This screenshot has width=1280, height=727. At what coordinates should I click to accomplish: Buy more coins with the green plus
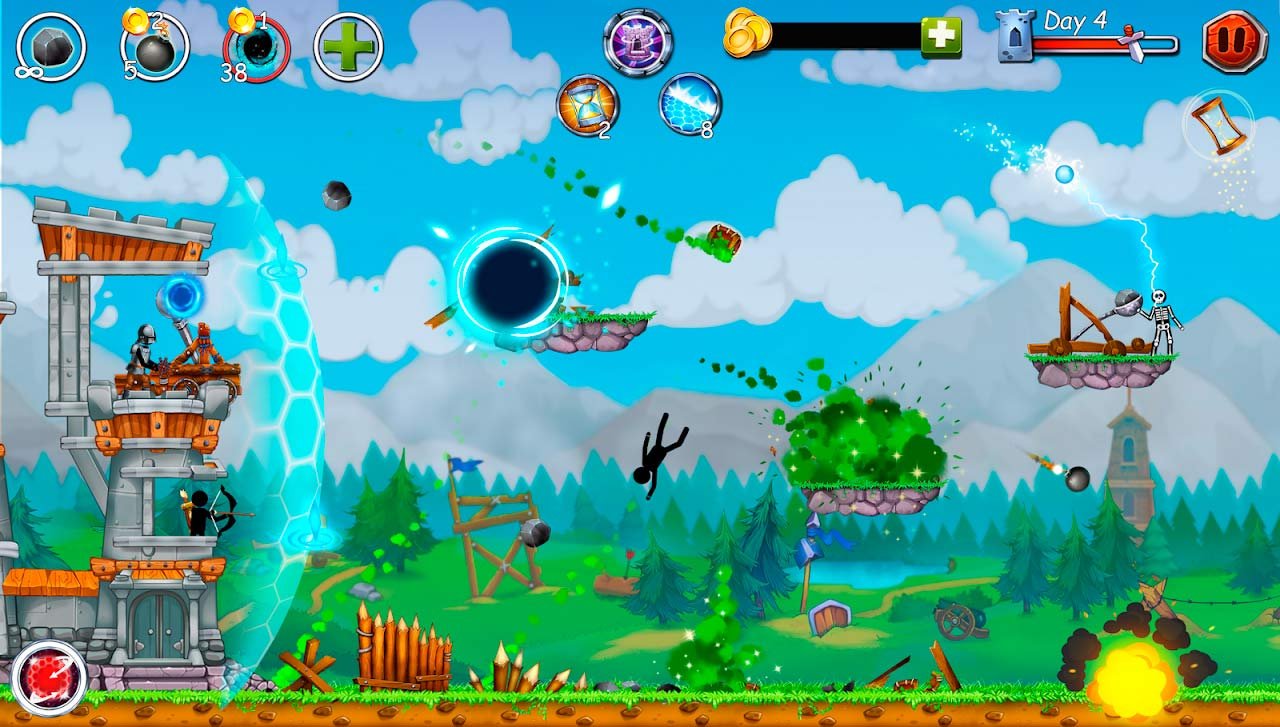pos(941,37)
